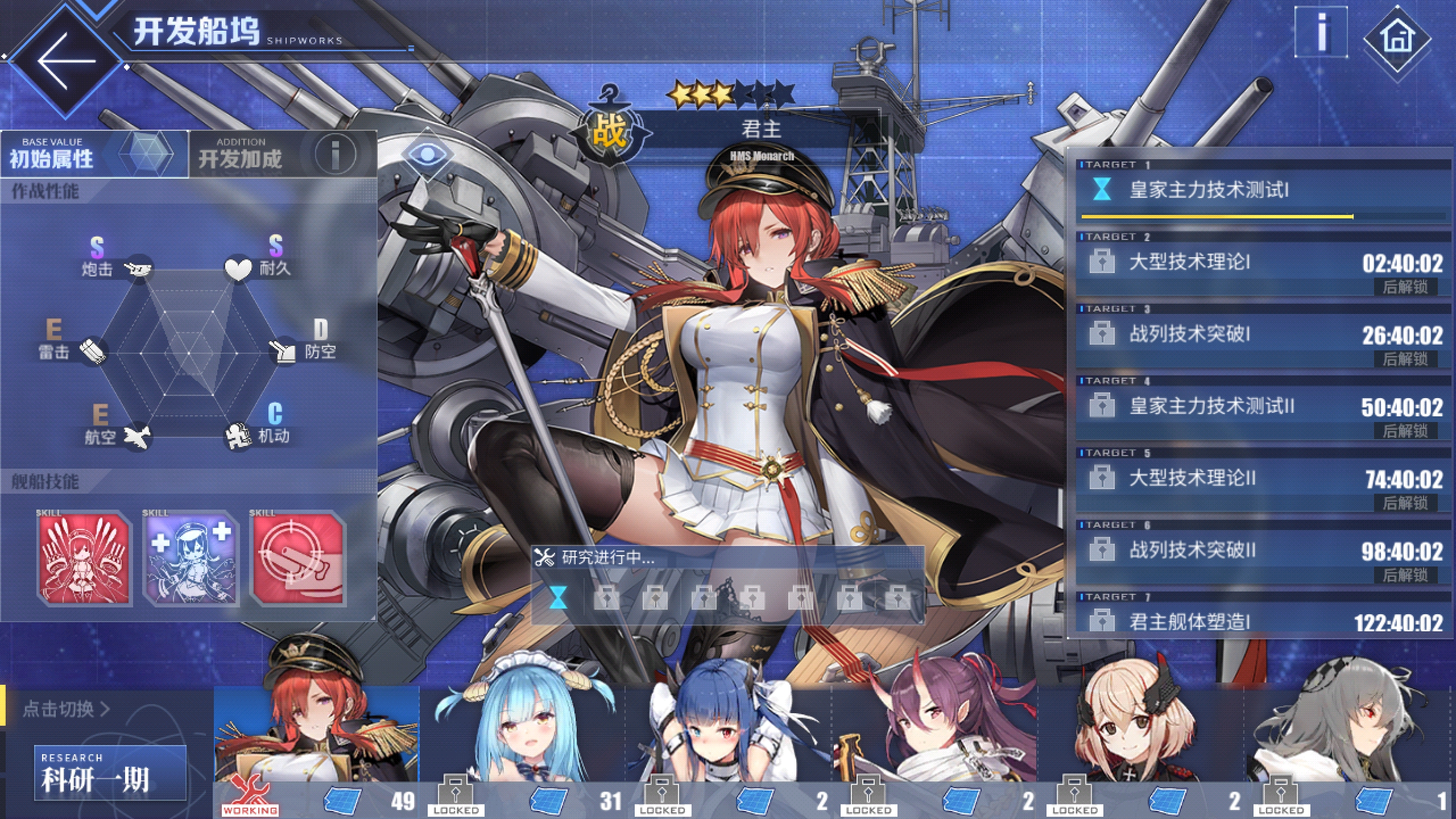Return to the home screen
1456x819 pixels.
[1397, 39]
